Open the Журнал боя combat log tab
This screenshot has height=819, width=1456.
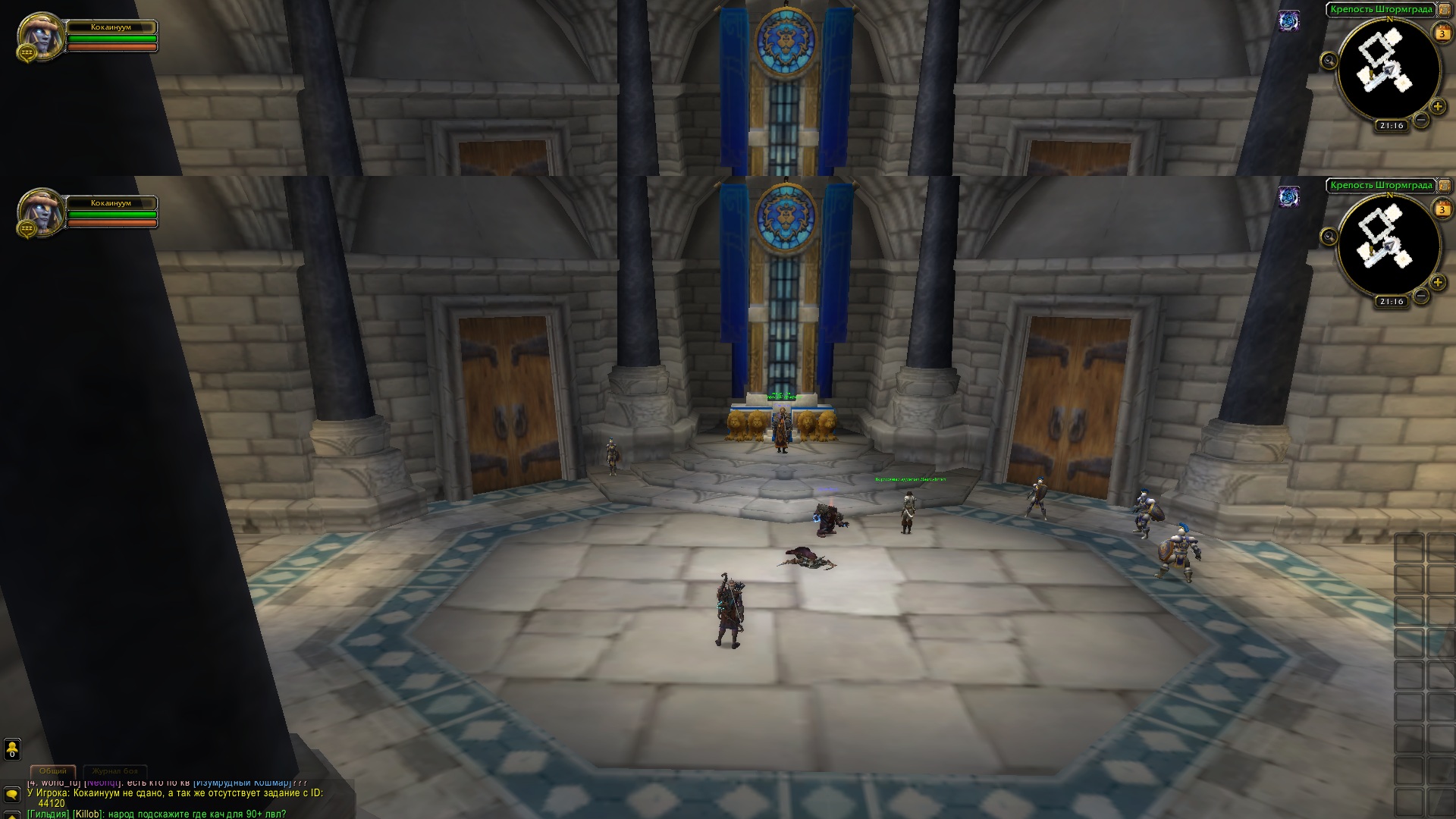pos(115,771)
